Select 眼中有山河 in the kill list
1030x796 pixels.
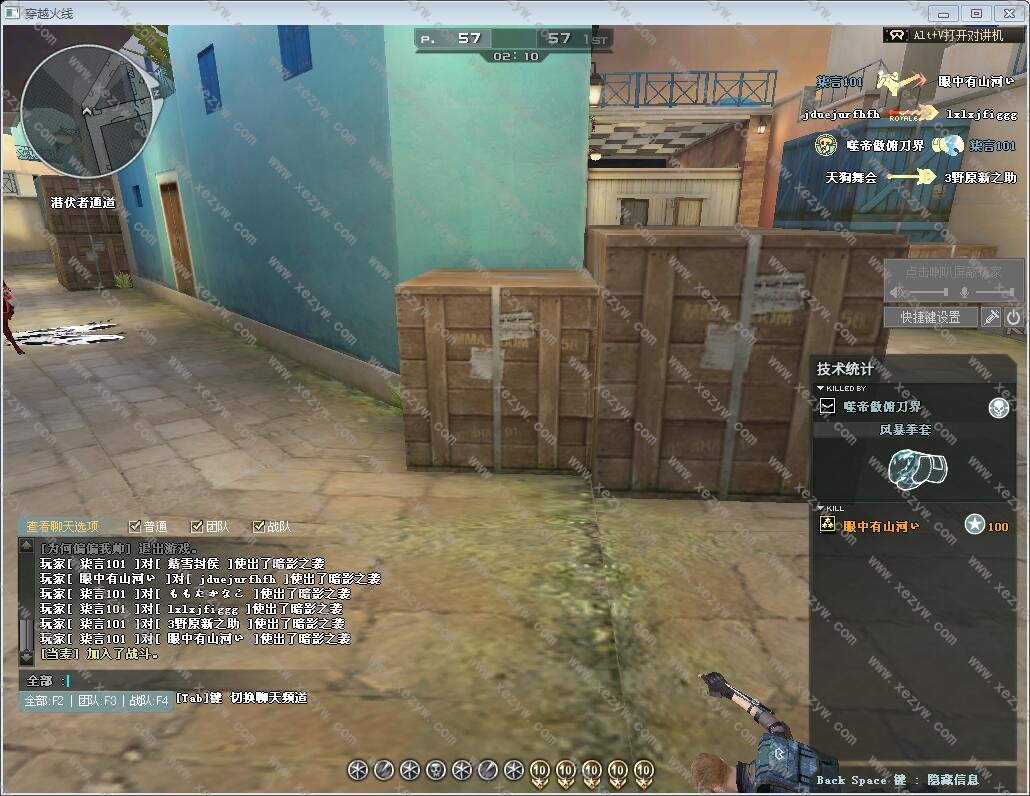click(880, 526)
